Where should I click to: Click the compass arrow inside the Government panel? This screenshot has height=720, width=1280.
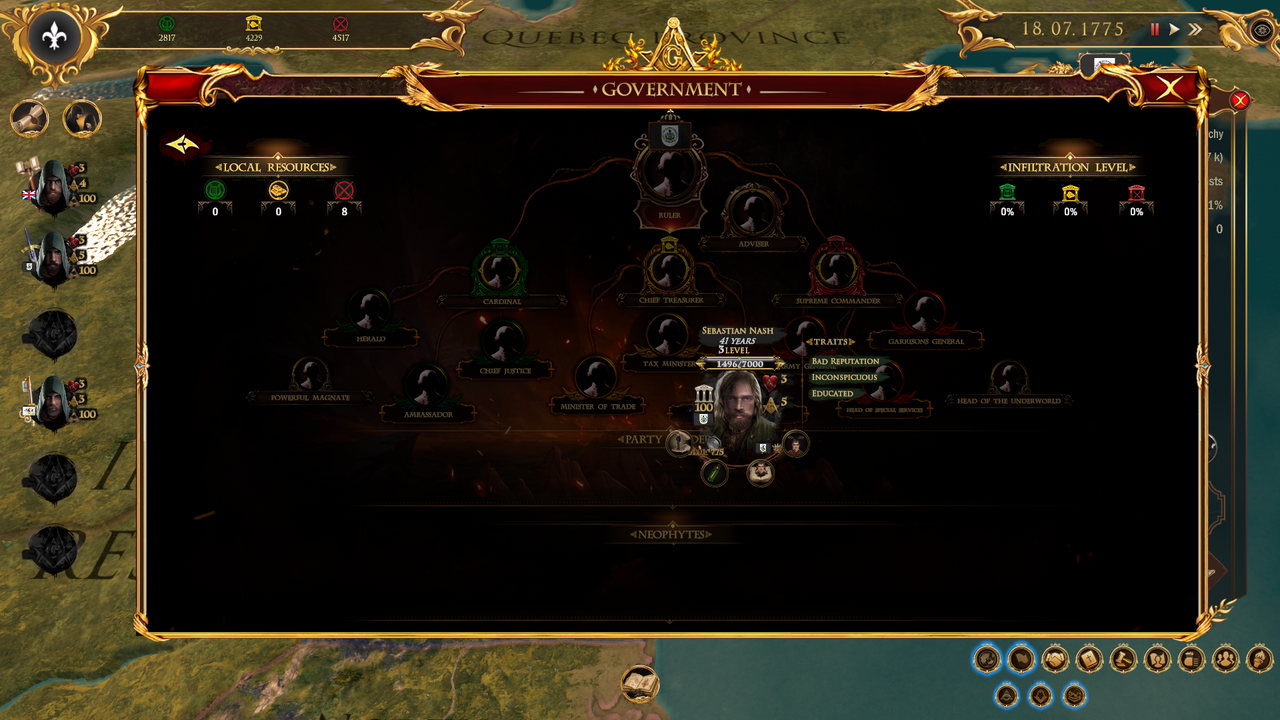tap(181, 143)
